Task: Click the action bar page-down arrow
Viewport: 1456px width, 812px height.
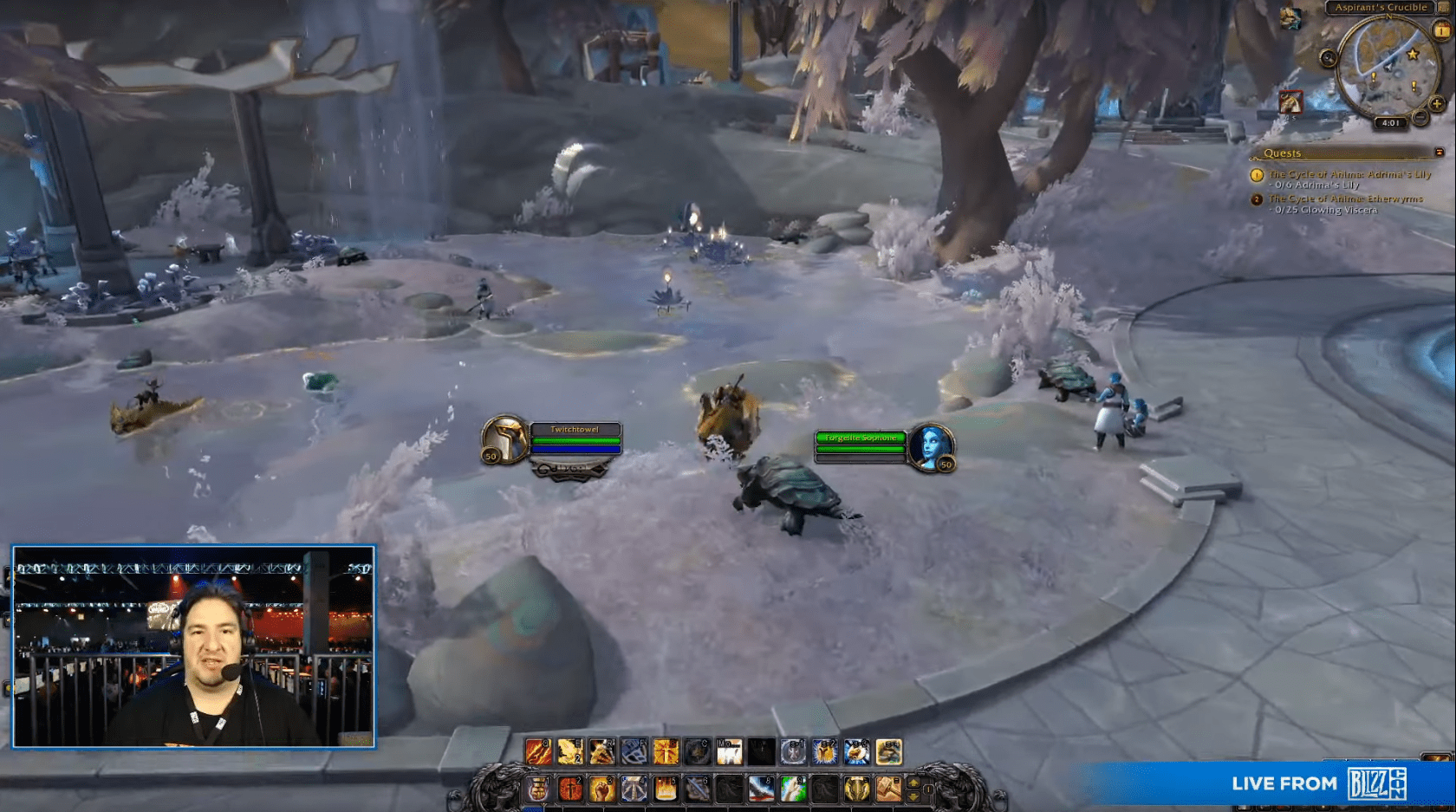Action: (913, 796)
